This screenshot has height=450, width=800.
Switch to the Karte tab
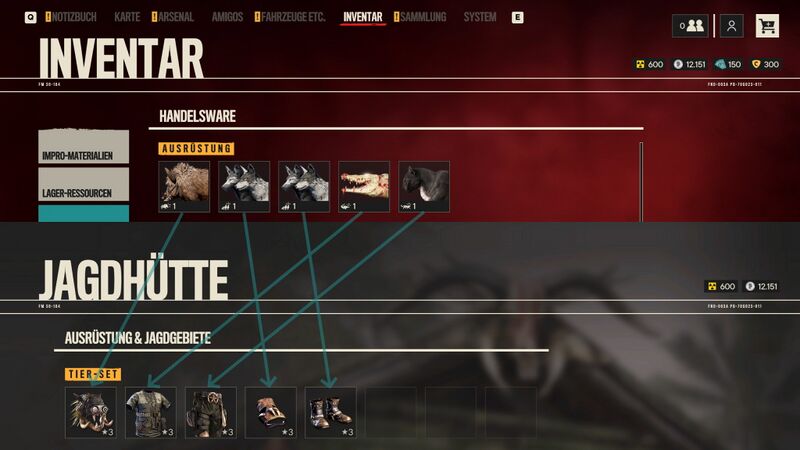[x=127, y=17]
